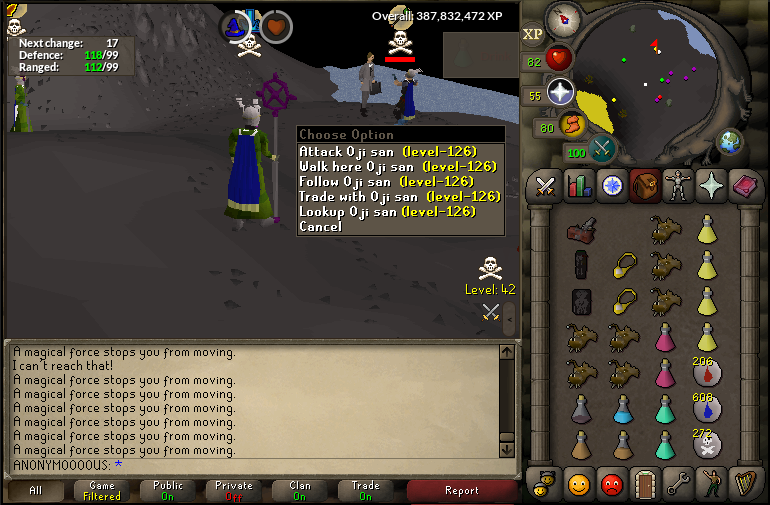The height and width of the screenshot is (505, 770).
Task: Cancel the Choose Option menu
Action: (x=320, y=227)
